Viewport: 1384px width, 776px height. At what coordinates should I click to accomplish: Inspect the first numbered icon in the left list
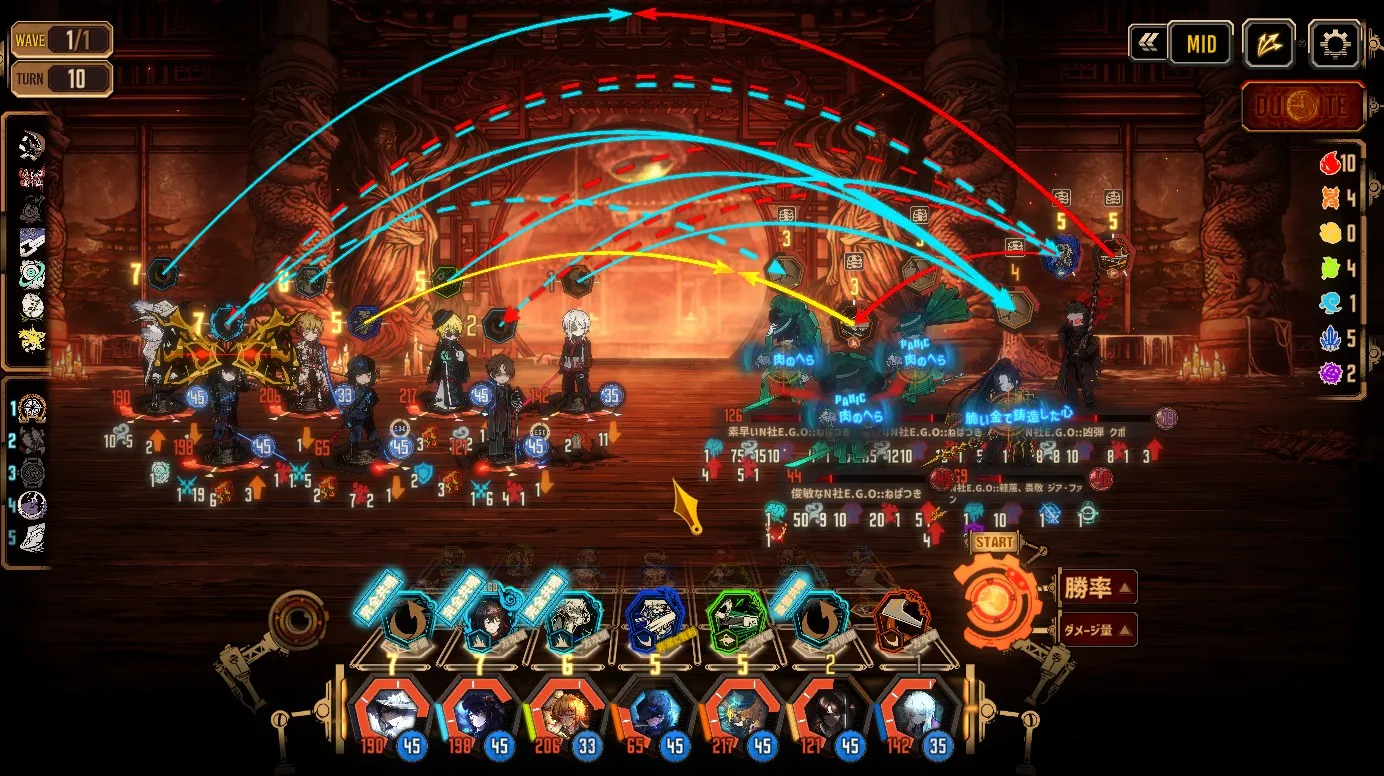tap(32, 408)
